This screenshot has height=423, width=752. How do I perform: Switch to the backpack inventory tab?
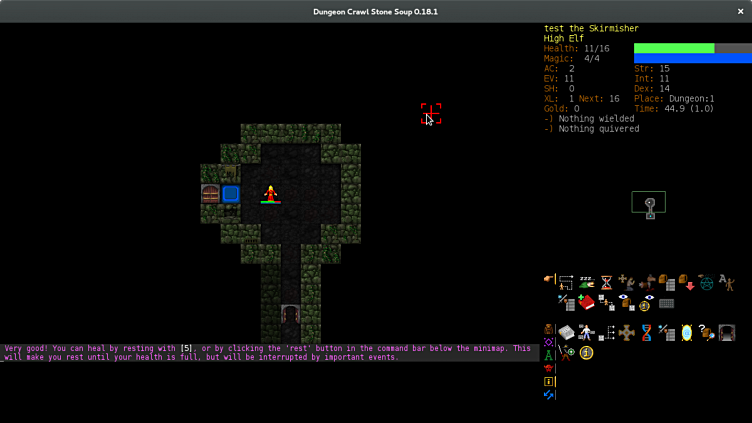pyautogui.click(x=548, y=329)
